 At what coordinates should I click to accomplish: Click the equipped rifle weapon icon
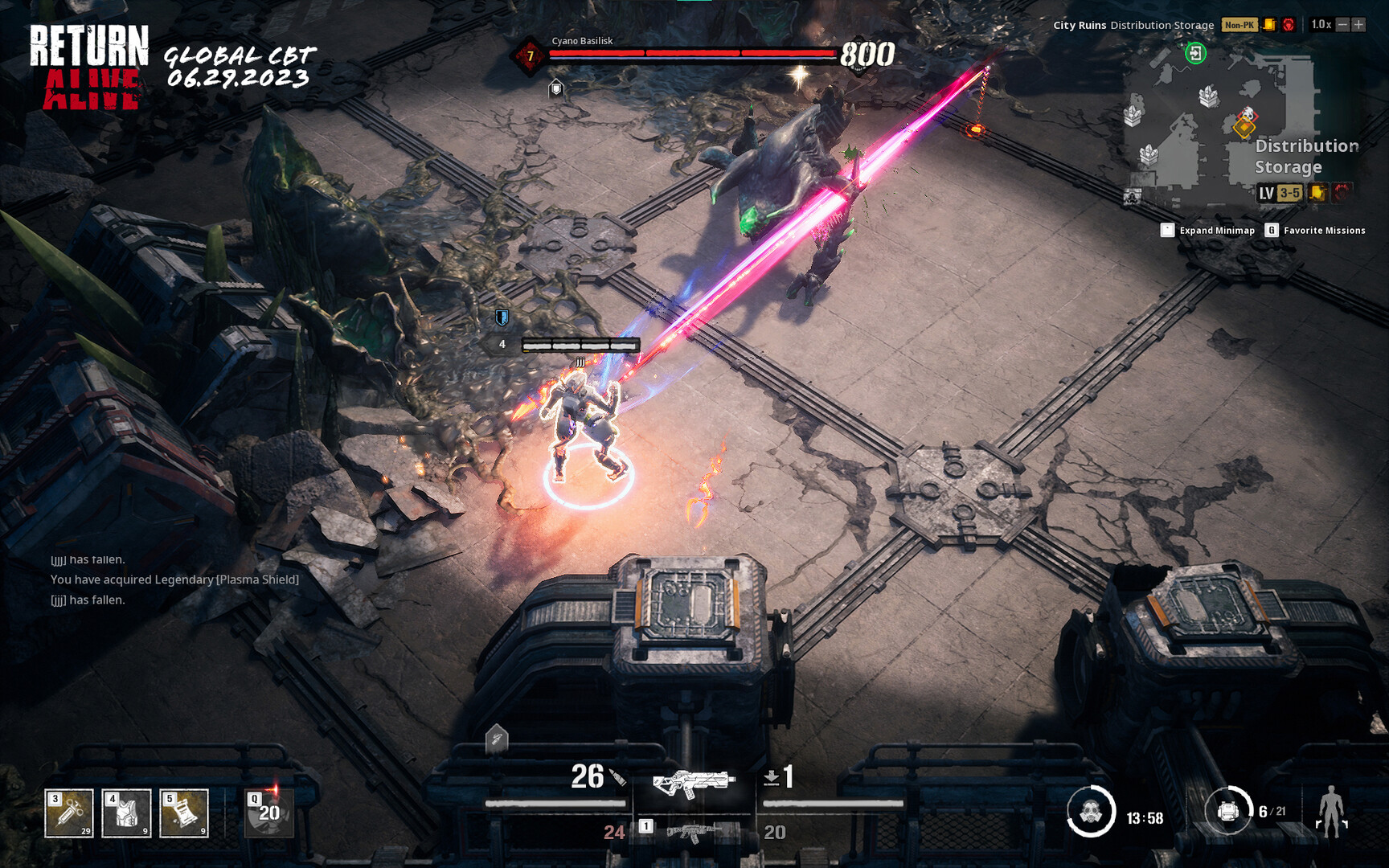696,784
